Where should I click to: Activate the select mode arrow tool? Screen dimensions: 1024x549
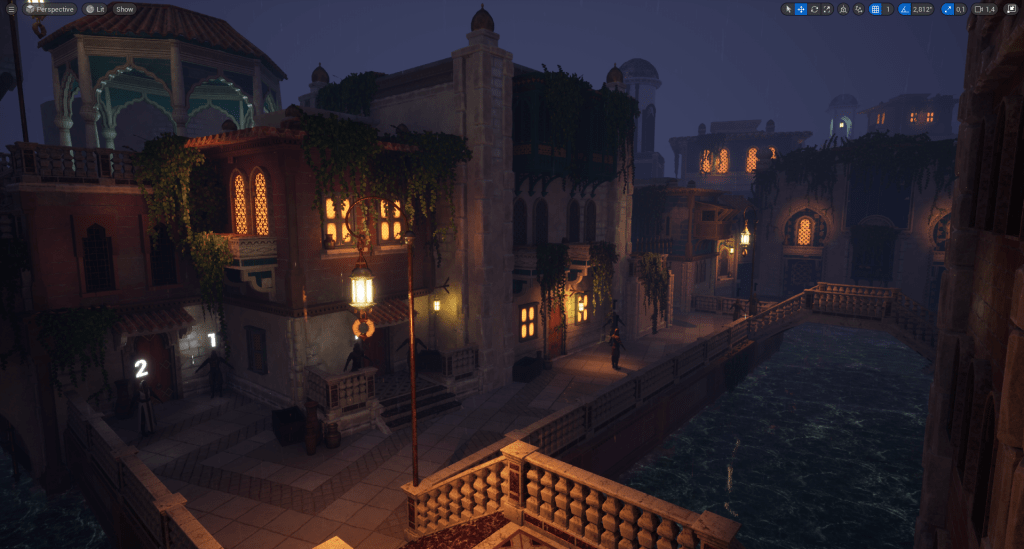[x=788, y=9]
